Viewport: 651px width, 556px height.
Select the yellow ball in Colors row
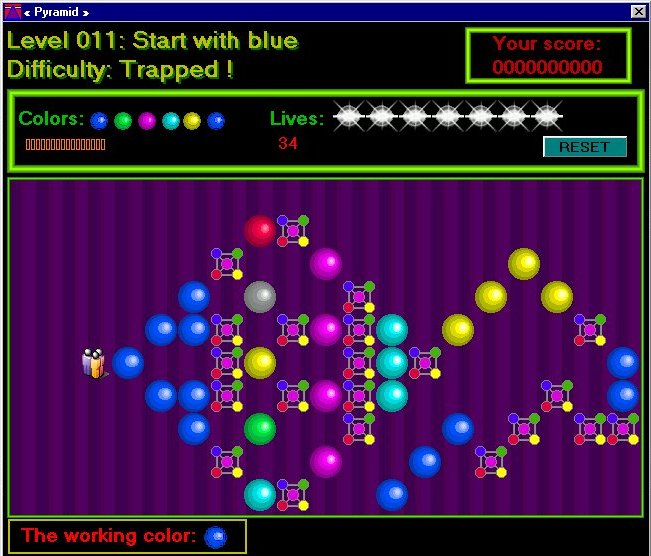[x=192, y=121]
